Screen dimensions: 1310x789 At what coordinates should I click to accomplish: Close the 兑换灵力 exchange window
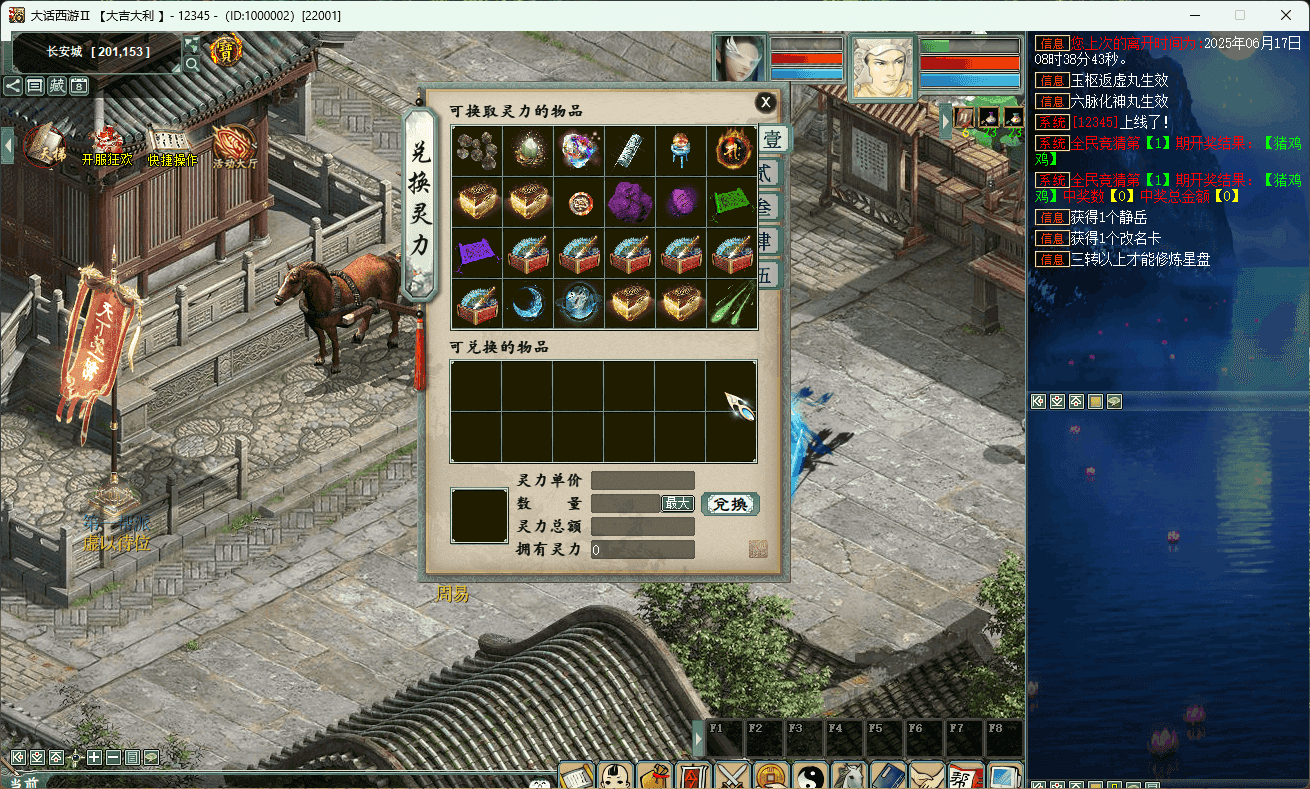pos(765,102)
